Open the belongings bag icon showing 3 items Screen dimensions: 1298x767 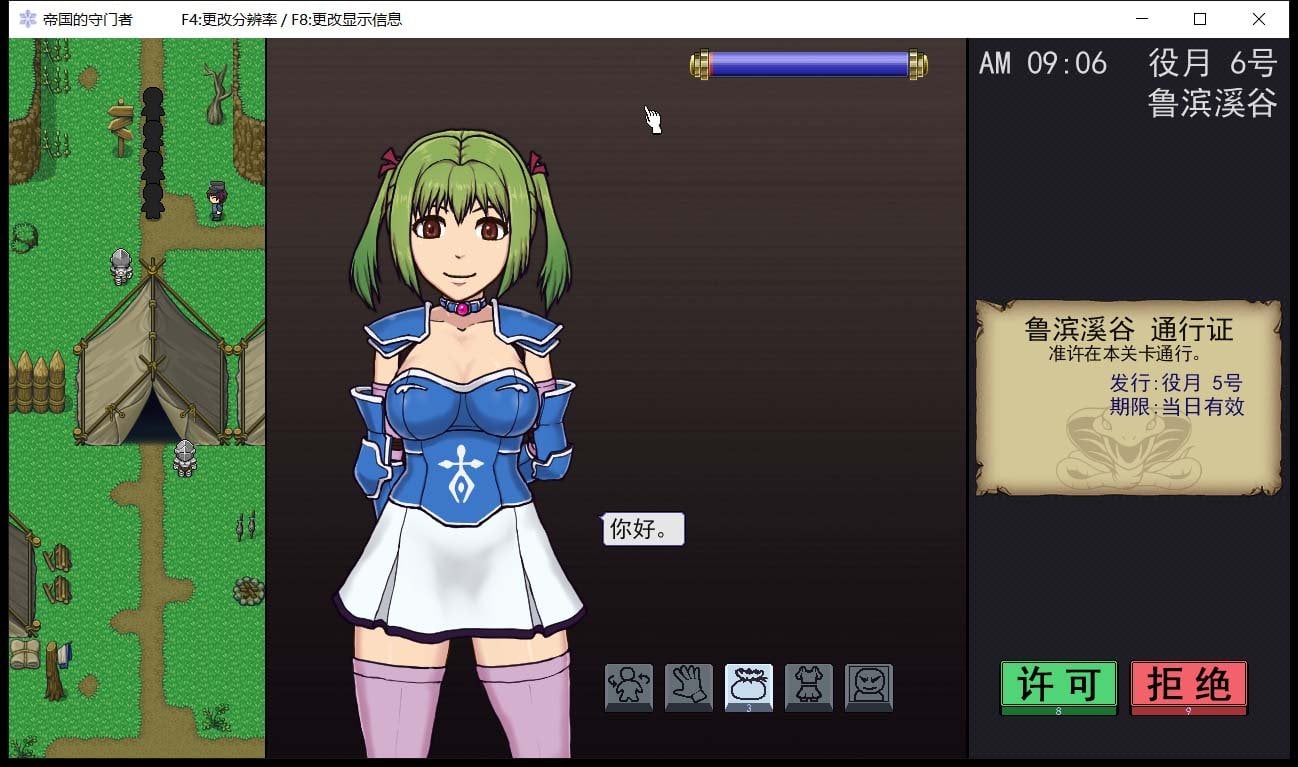point(748,686)
